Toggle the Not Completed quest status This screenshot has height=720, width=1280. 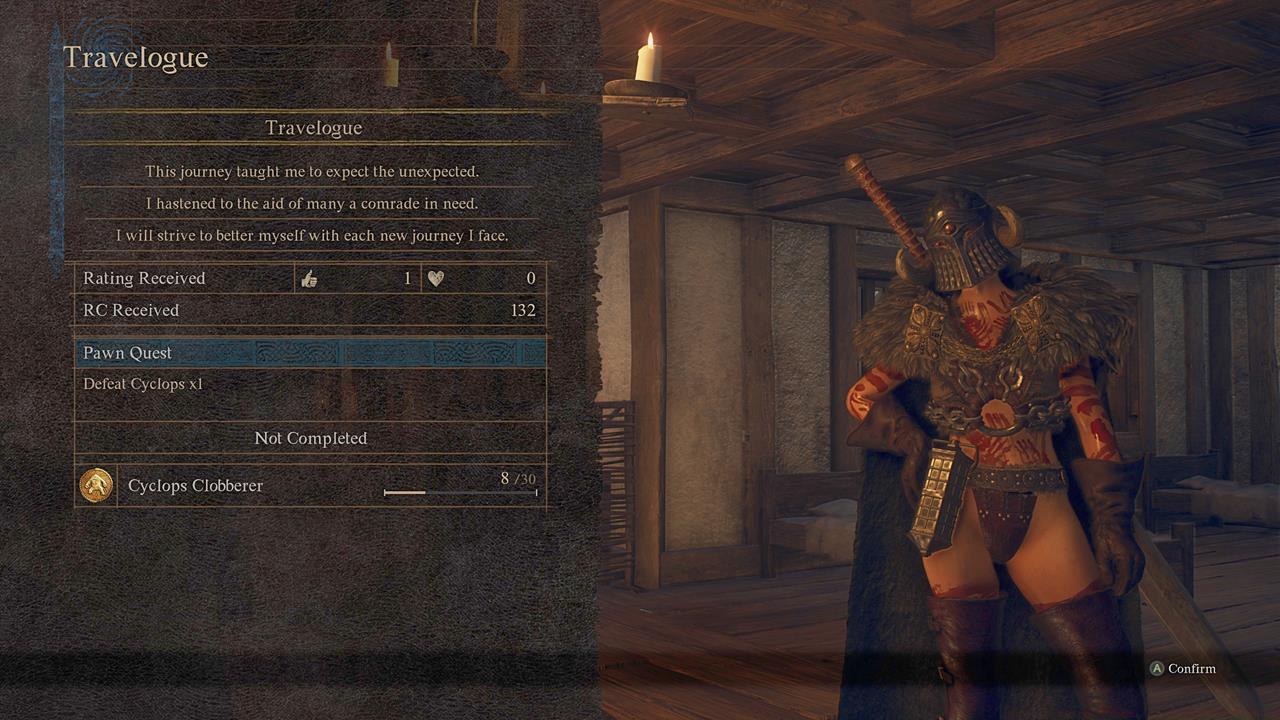308,438
